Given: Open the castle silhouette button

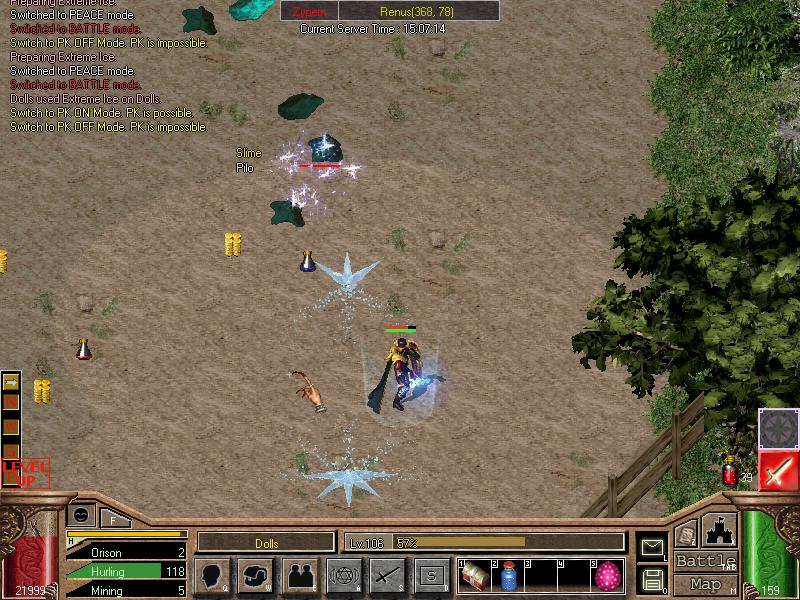Looking at the screenshot, I should [x=720, y=530].
